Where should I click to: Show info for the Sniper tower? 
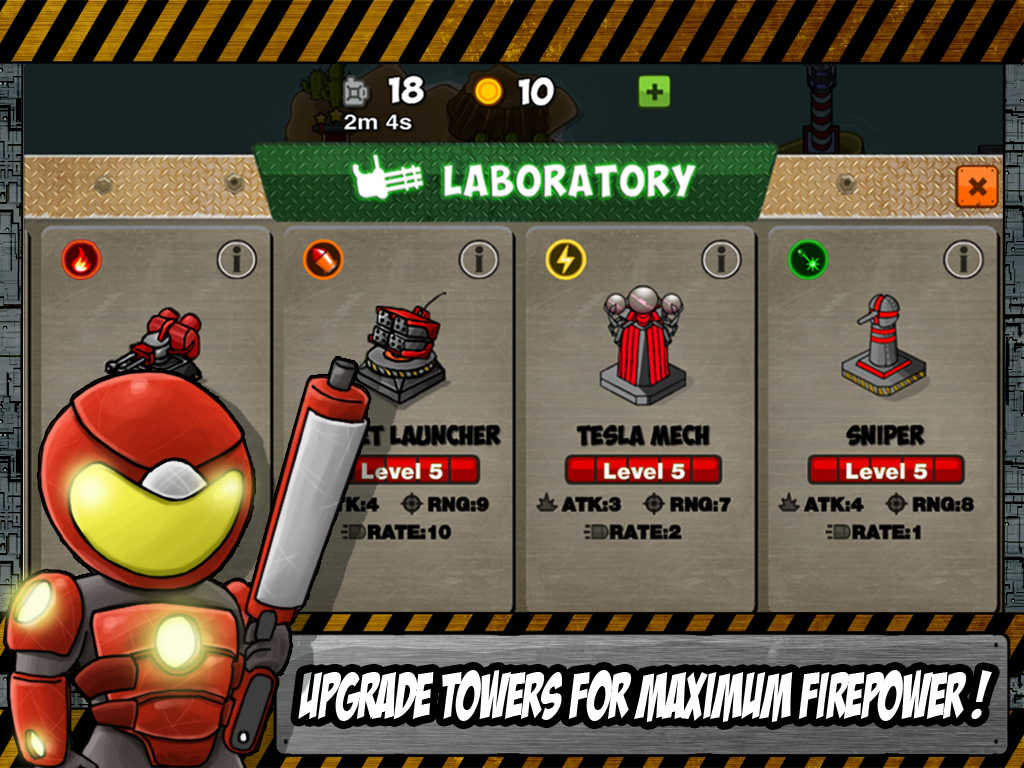click(963, 260)
